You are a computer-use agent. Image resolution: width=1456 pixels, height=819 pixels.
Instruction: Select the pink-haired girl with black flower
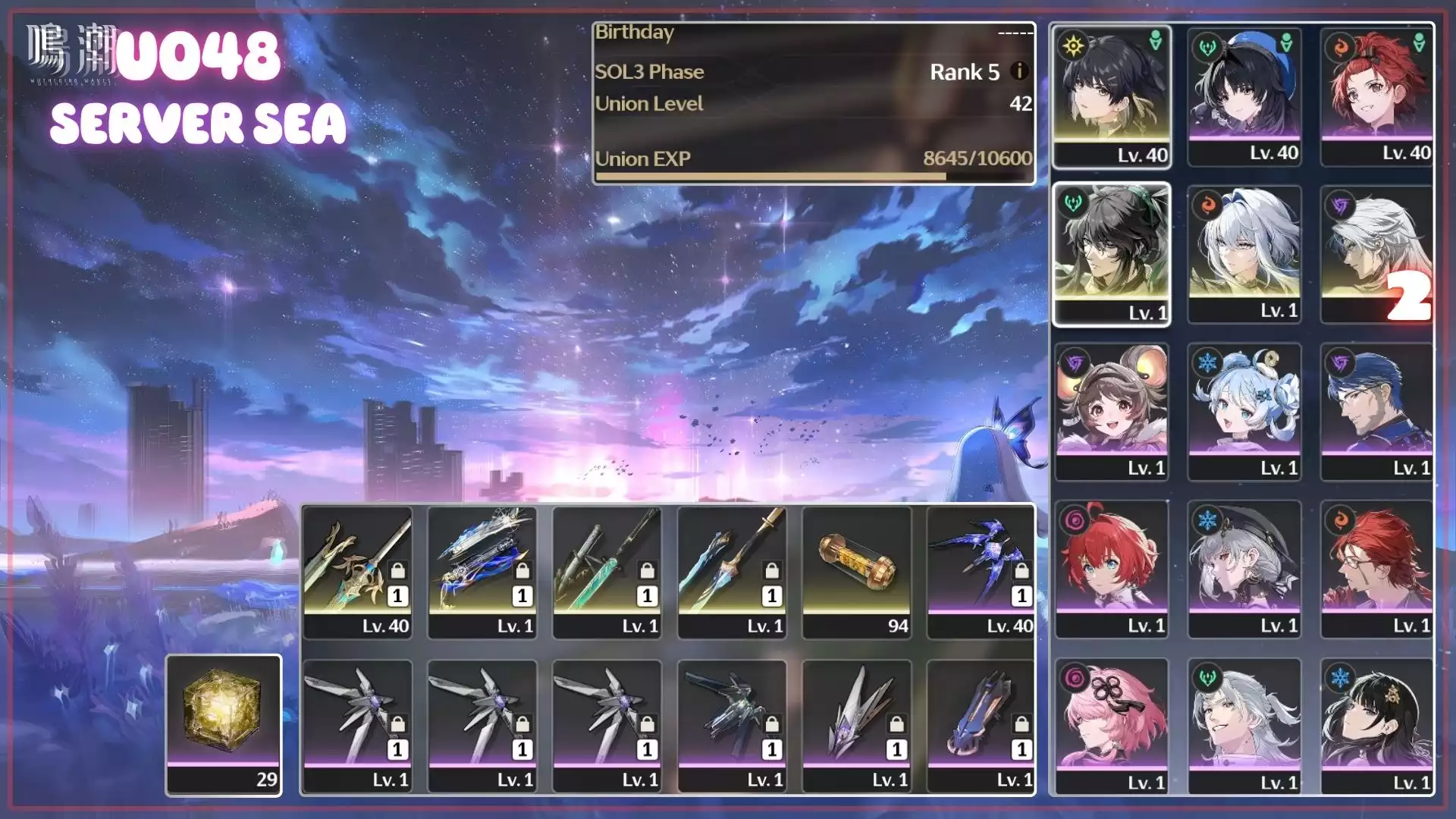pos(1112,724)
